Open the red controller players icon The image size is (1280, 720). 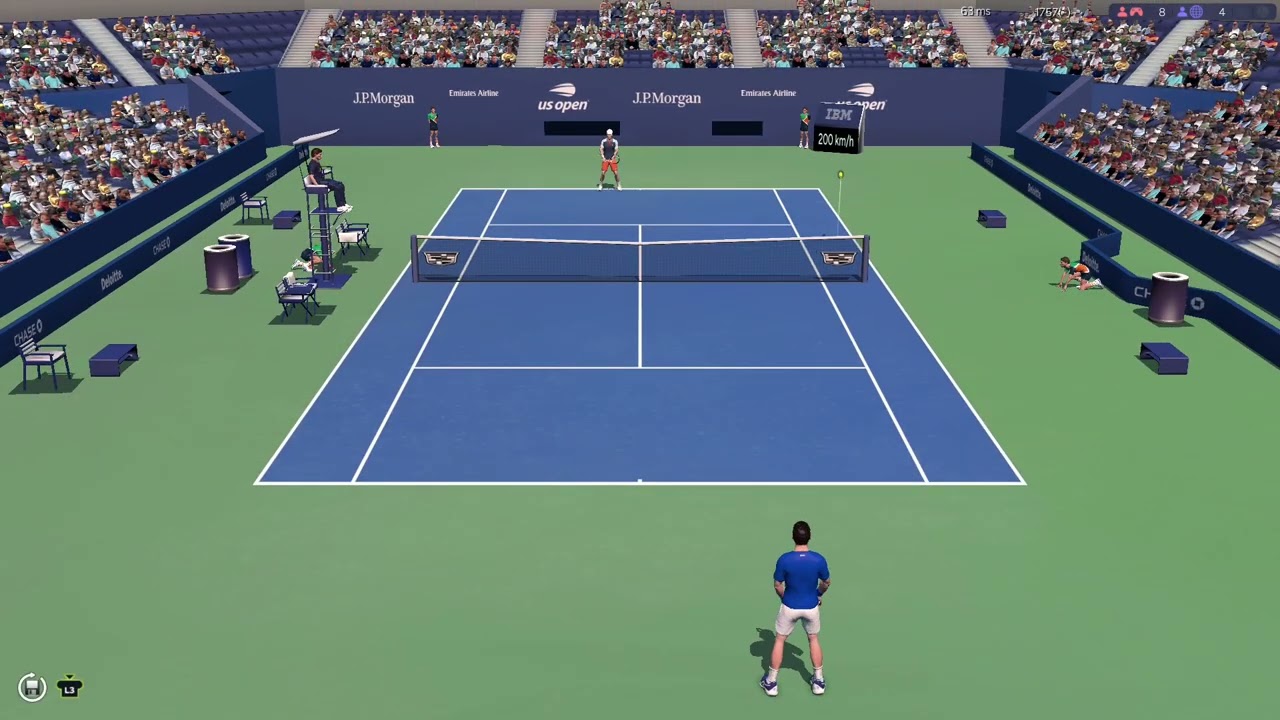(1135, 12)
